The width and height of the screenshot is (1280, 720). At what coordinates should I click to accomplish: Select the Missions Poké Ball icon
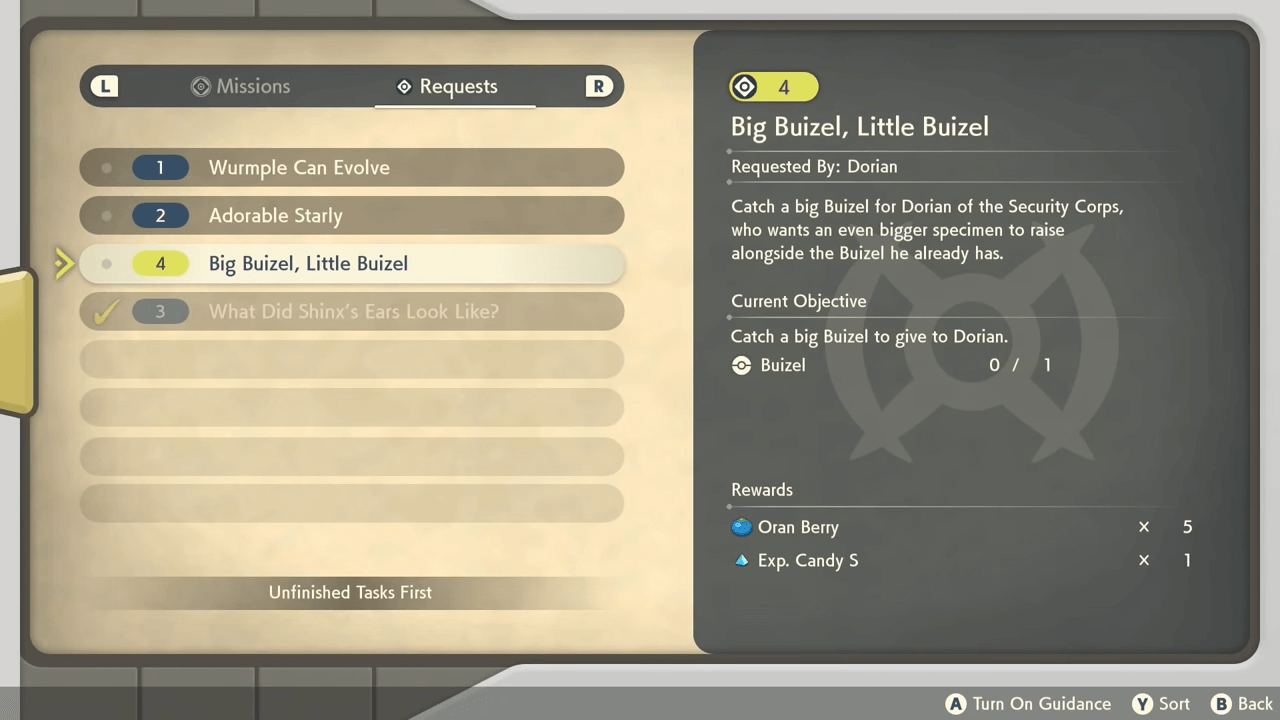pyautogui.click(x=201, y=86)
